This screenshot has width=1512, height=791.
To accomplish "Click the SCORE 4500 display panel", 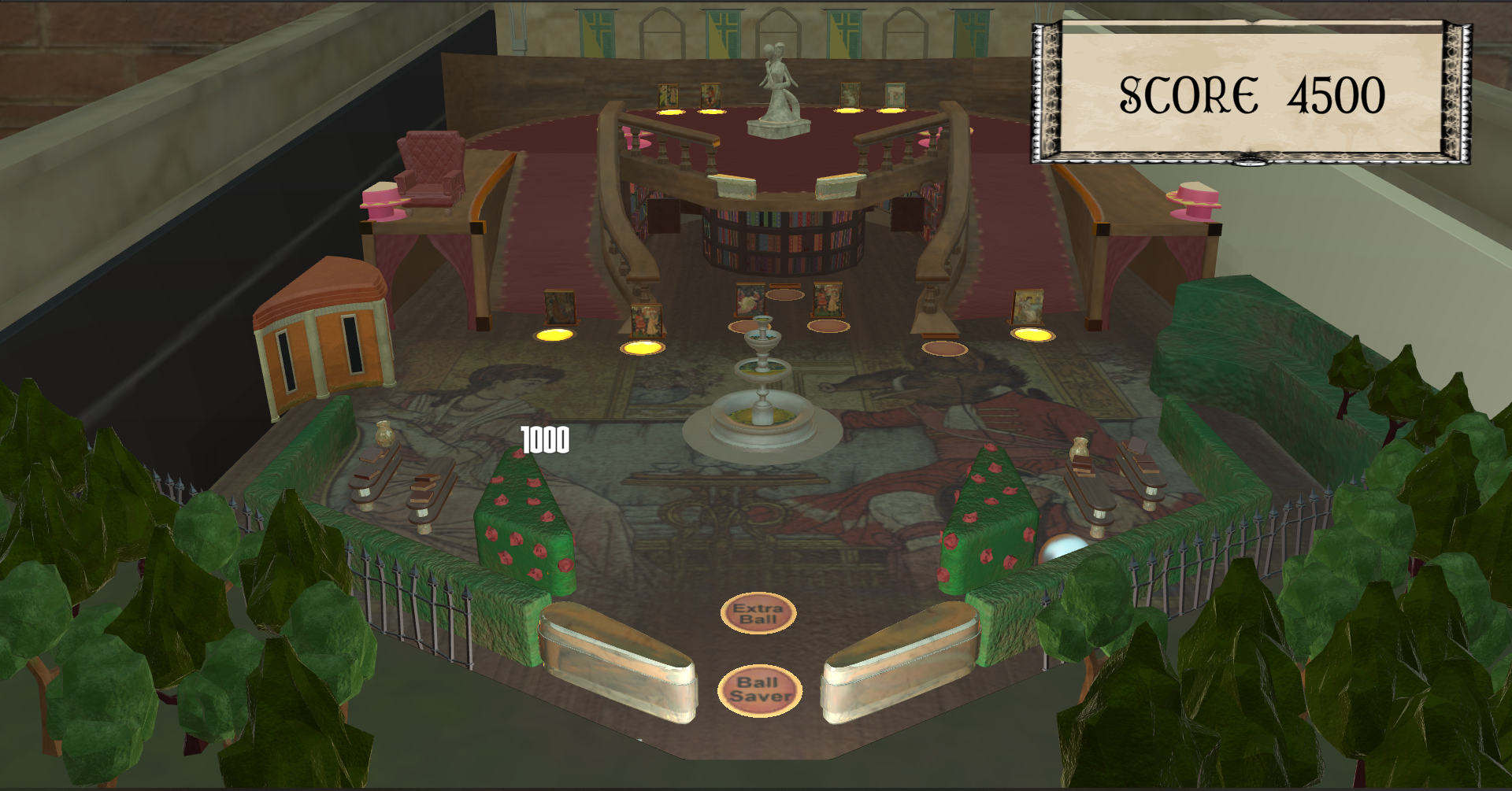I will tap(1252, 93).
